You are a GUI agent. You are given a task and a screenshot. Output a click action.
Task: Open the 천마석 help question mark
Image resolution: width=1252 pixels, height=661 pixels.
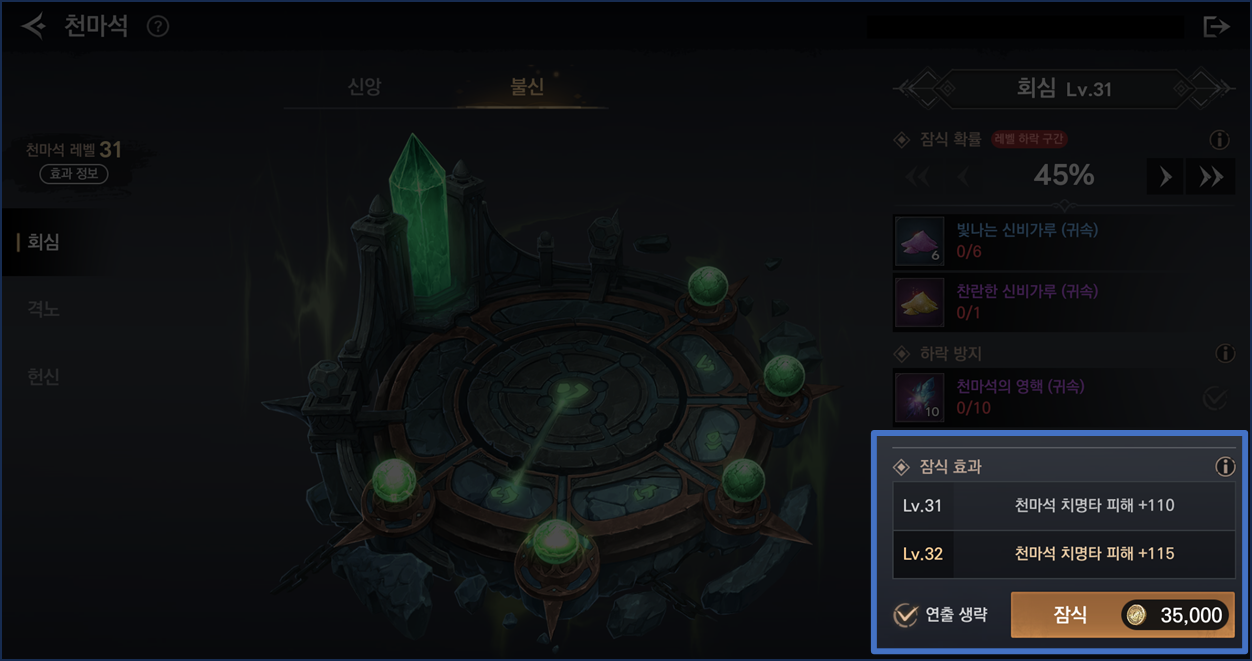click(x=157, y=27)
